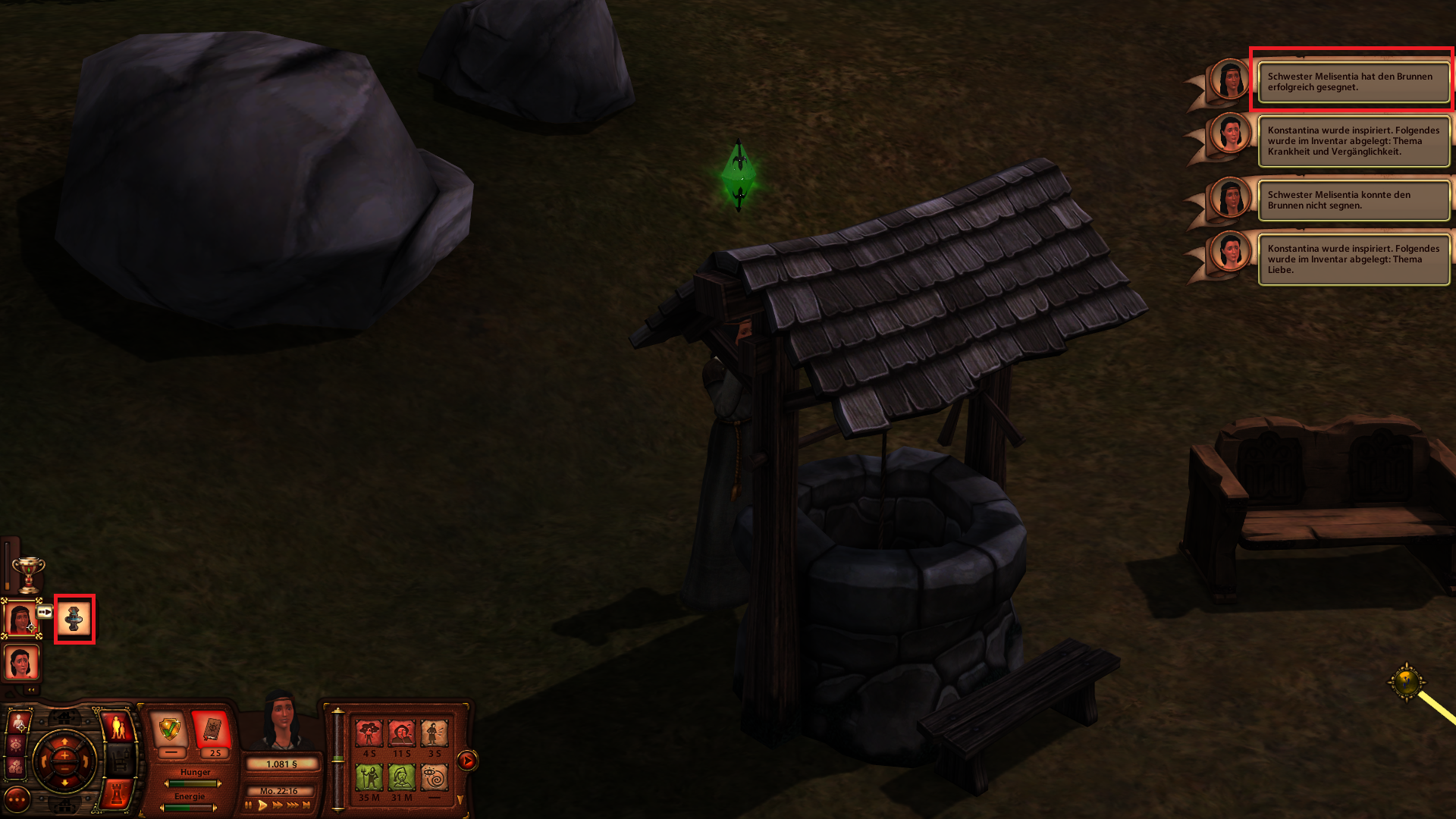Select the storm cloud moodlet
The width and height of the screenshot is (1456, 819).
(369, 733)
